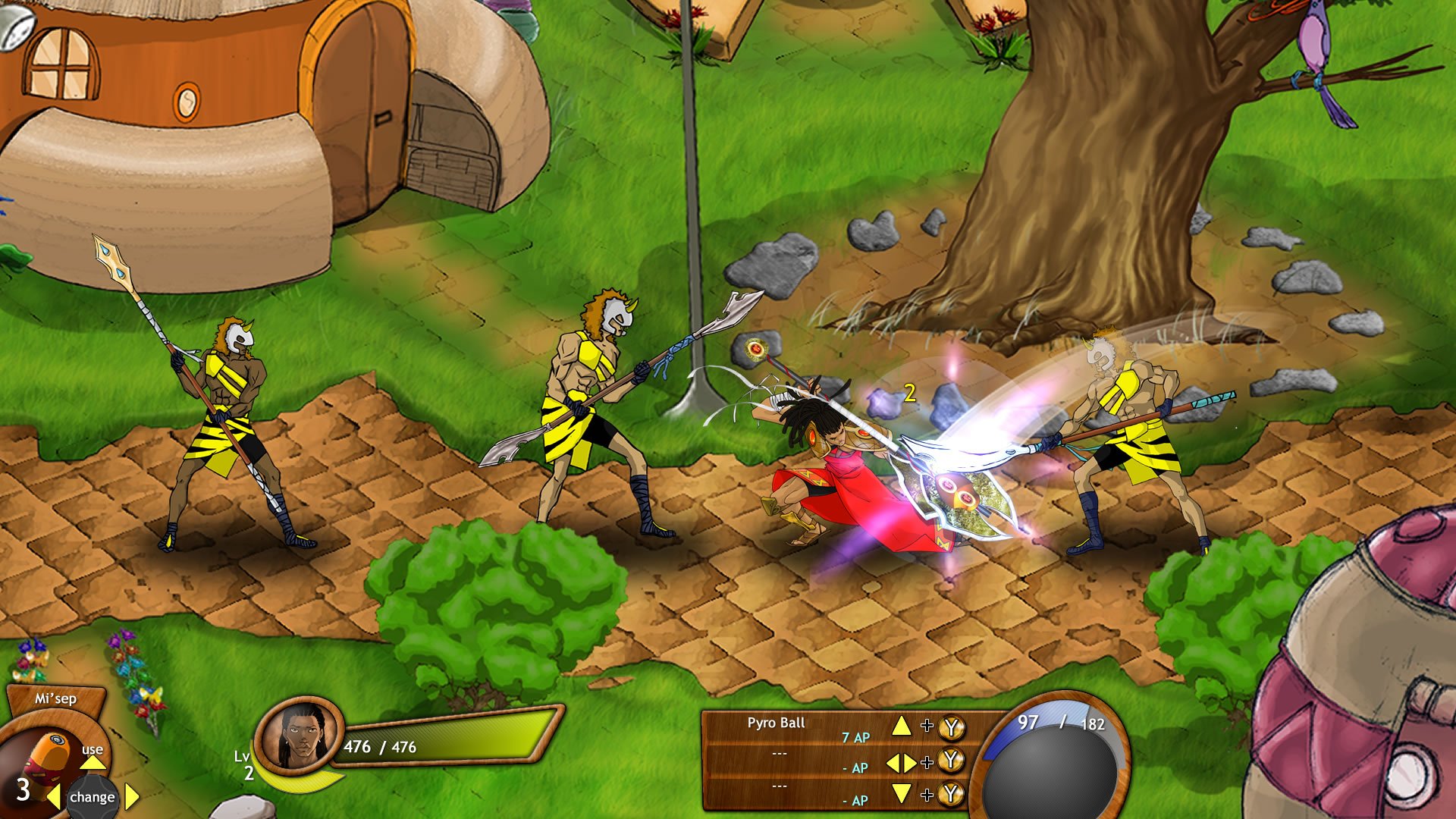Click the 'change' button below the item
Viewport: 1456px width, 819px height.
coord(91,797)
